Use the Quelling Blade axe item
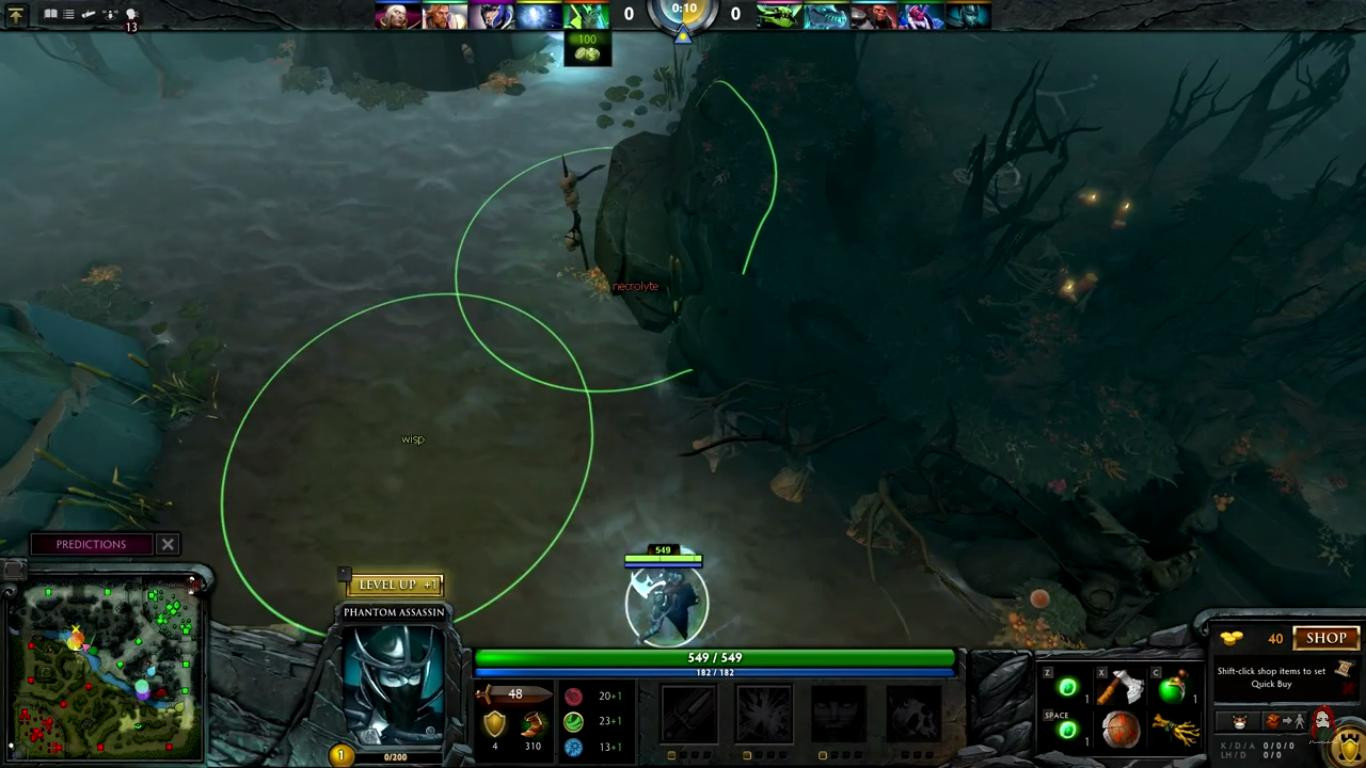 click(1120, 689)
